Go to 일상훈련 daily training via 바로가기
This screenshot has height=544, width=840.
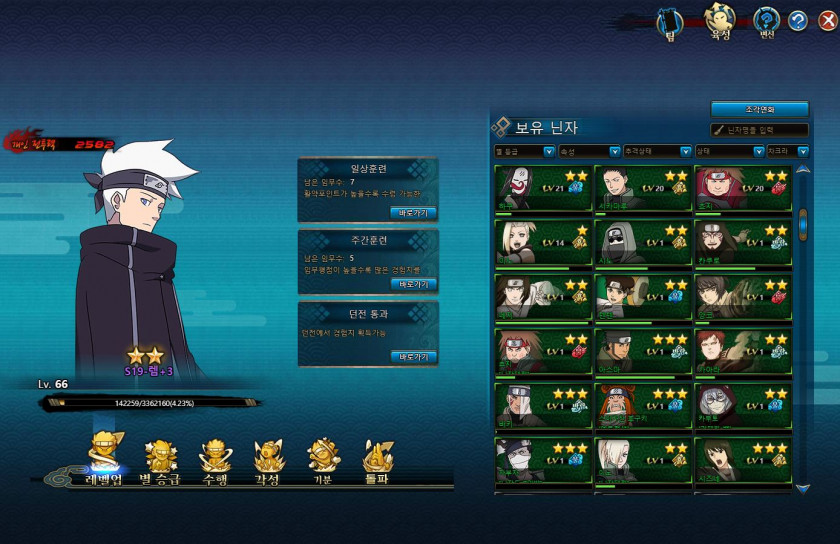click(x=413, y=212)
